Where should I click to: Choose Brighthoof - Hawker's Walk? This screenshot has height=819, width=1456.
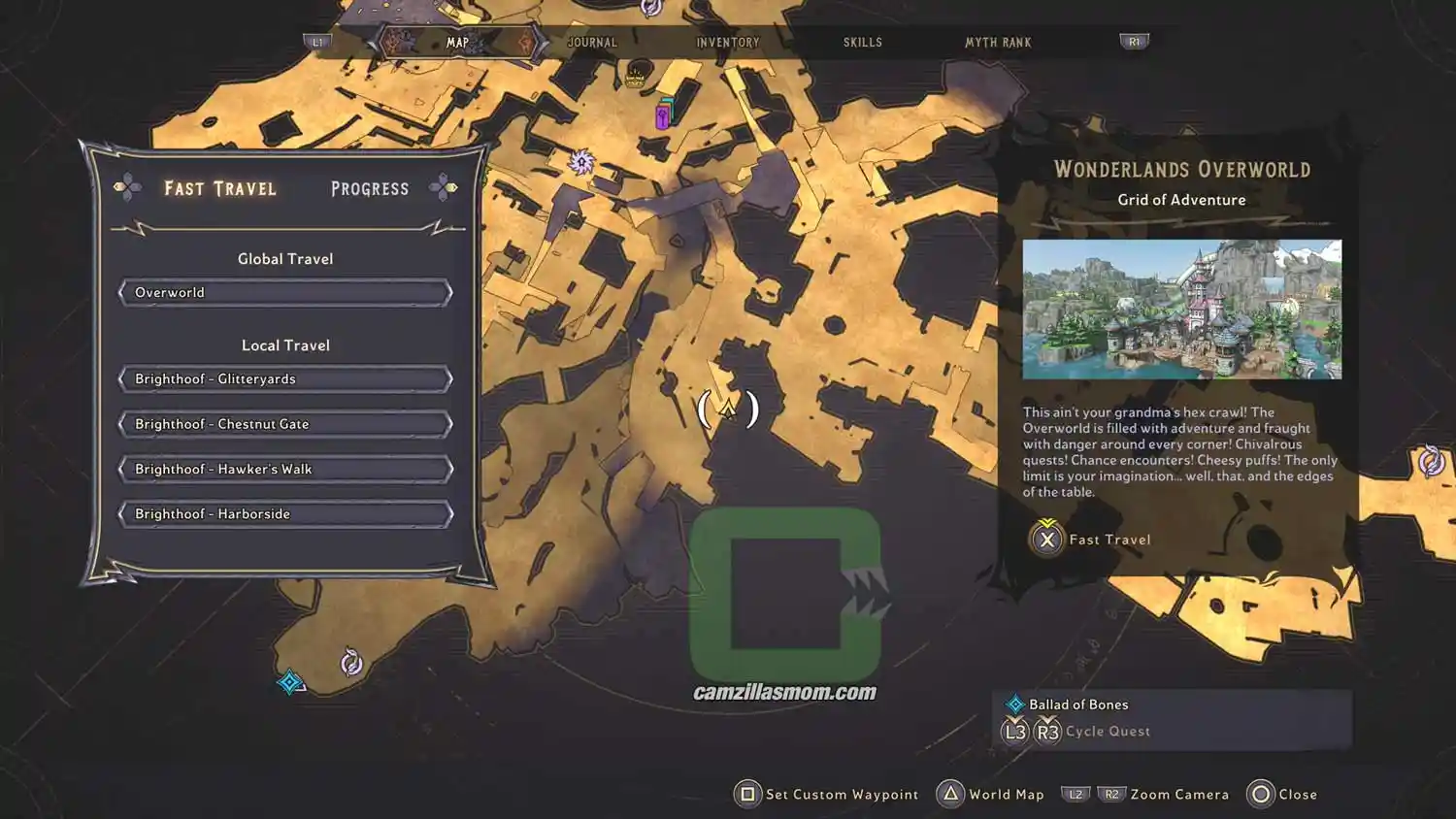pyautogui.click(x=285, y=470)
